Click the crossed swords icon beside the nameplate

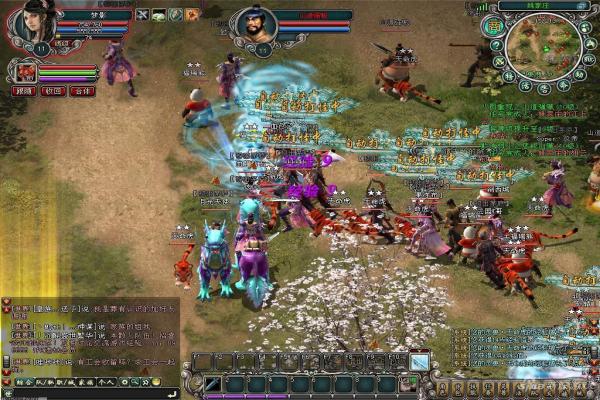(142, 15)
